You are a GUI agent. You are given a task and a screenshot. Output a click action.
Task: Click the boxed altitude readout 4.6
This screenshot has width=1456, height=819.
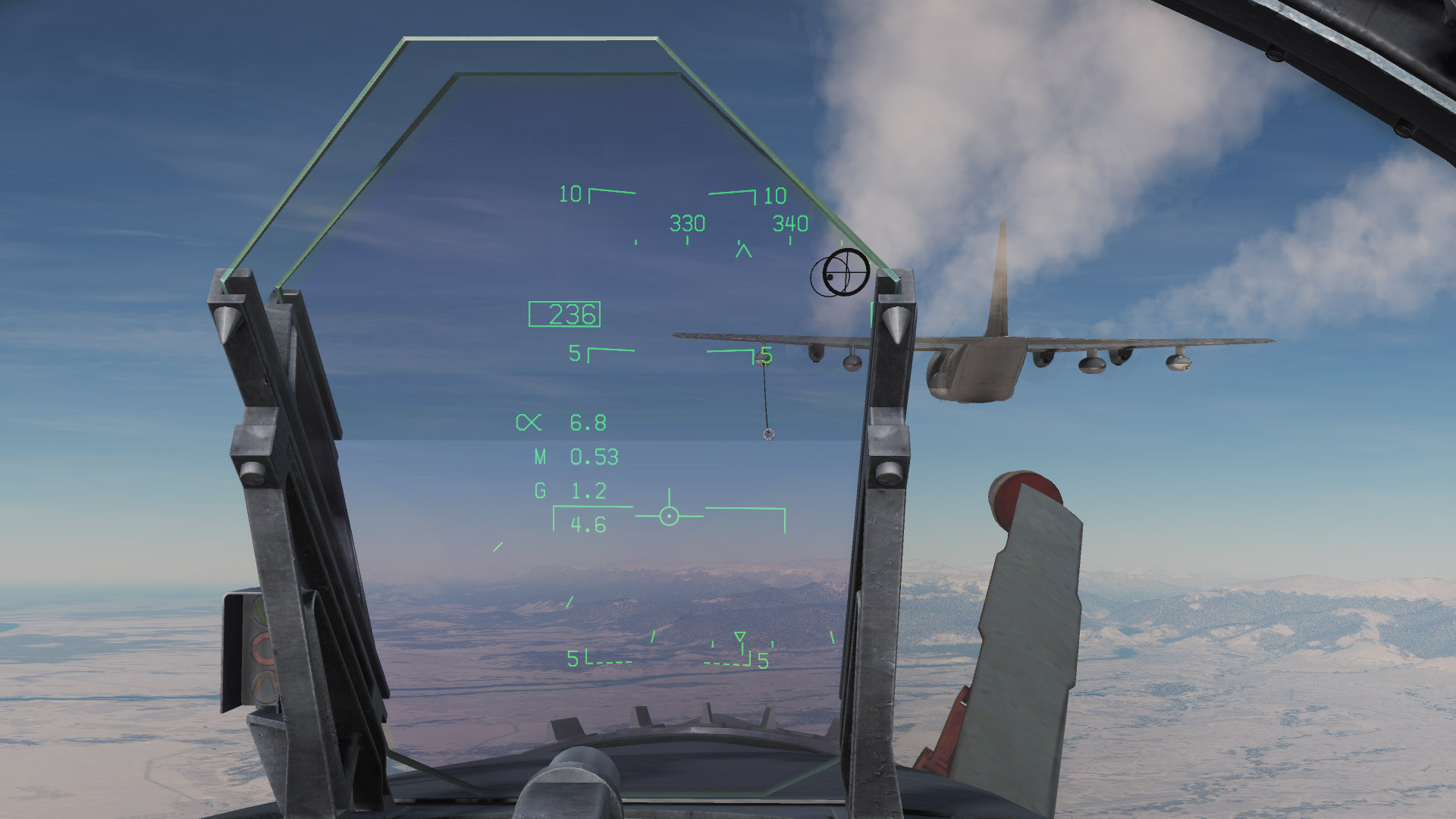(x=588, y=524)
